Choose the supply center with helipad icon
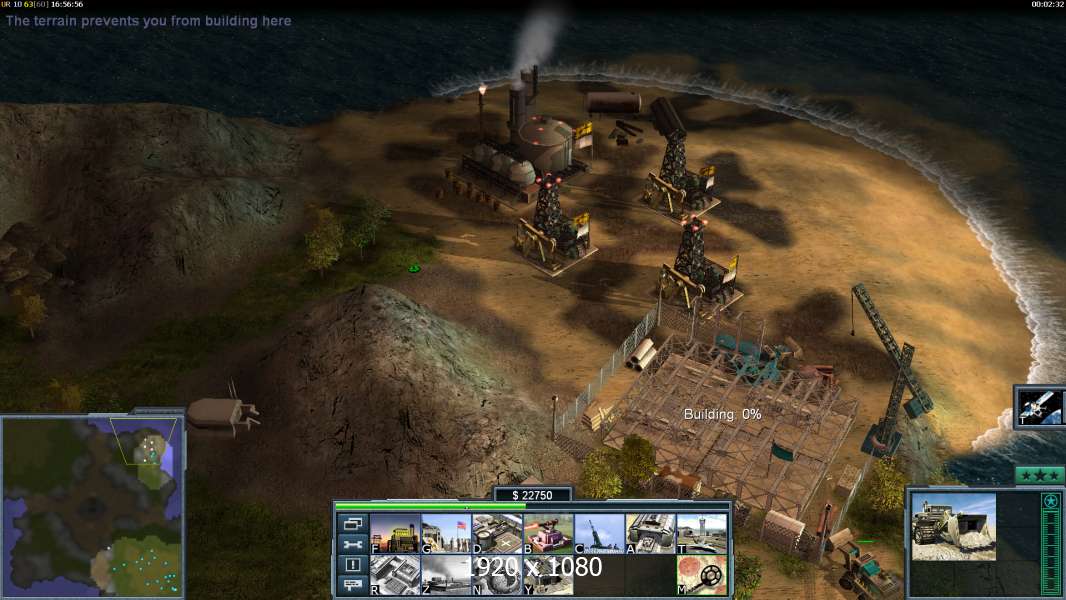 pyautogui.click(x=496, y=534)
